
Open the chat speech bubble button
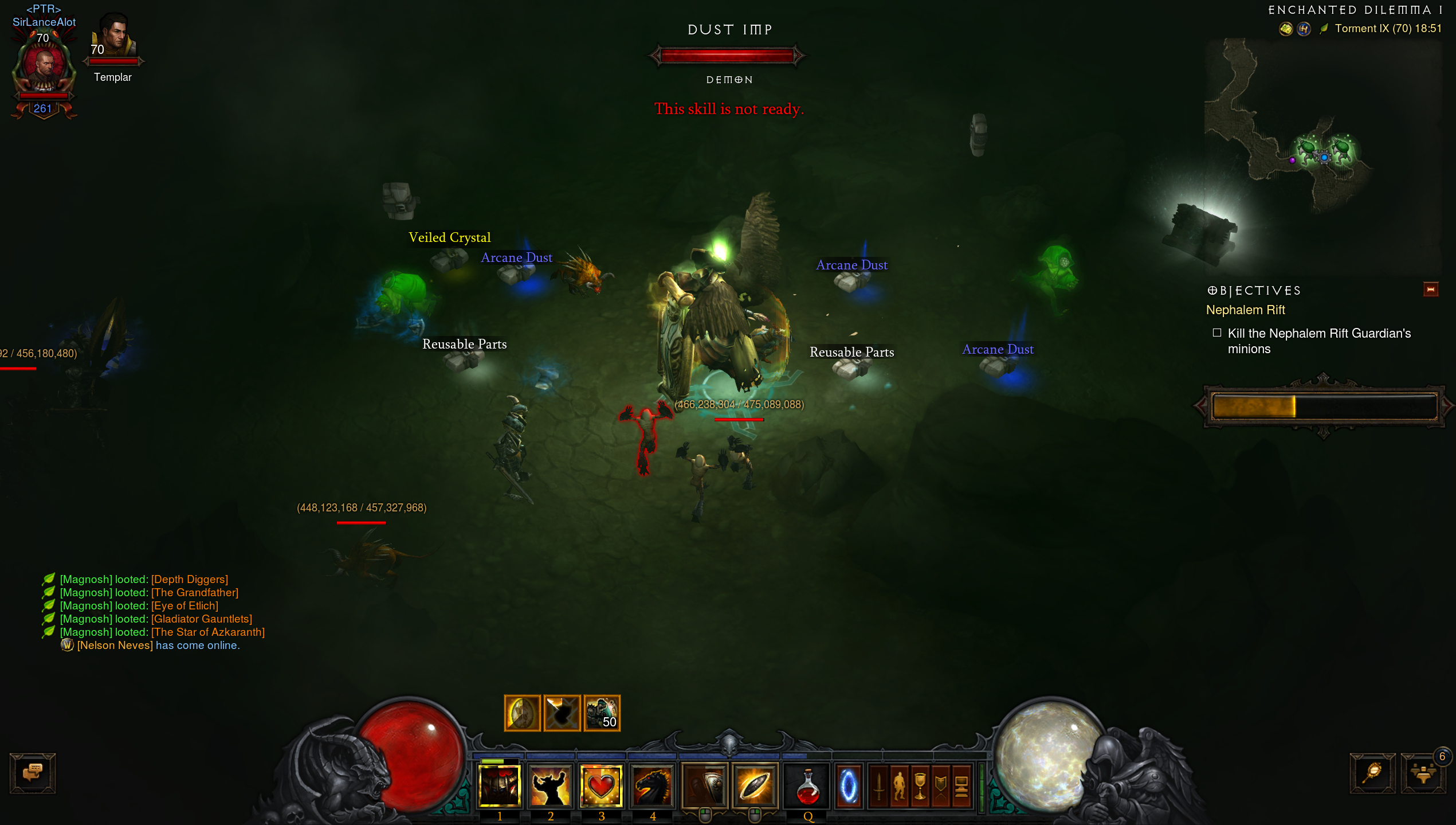(x=33, y=773)
